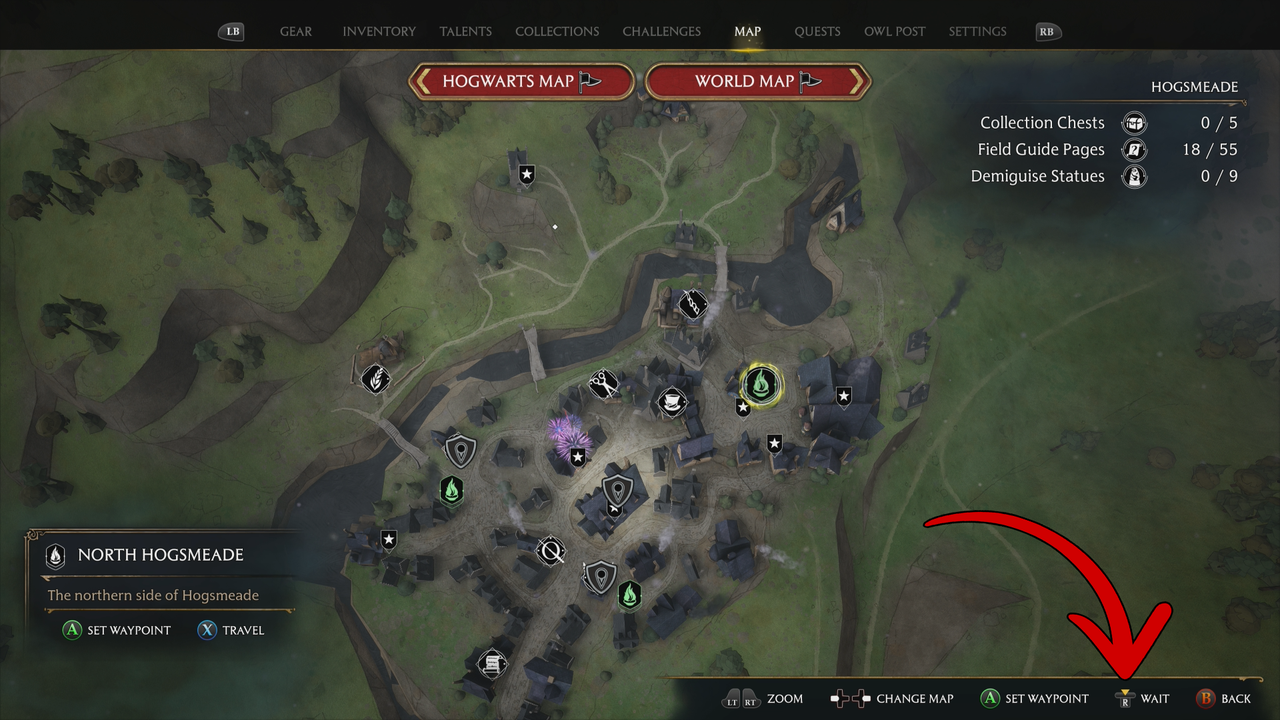The image size is (1280, 720).
Task: Open the OWL POST menu
Action: [x=894, y=31]
